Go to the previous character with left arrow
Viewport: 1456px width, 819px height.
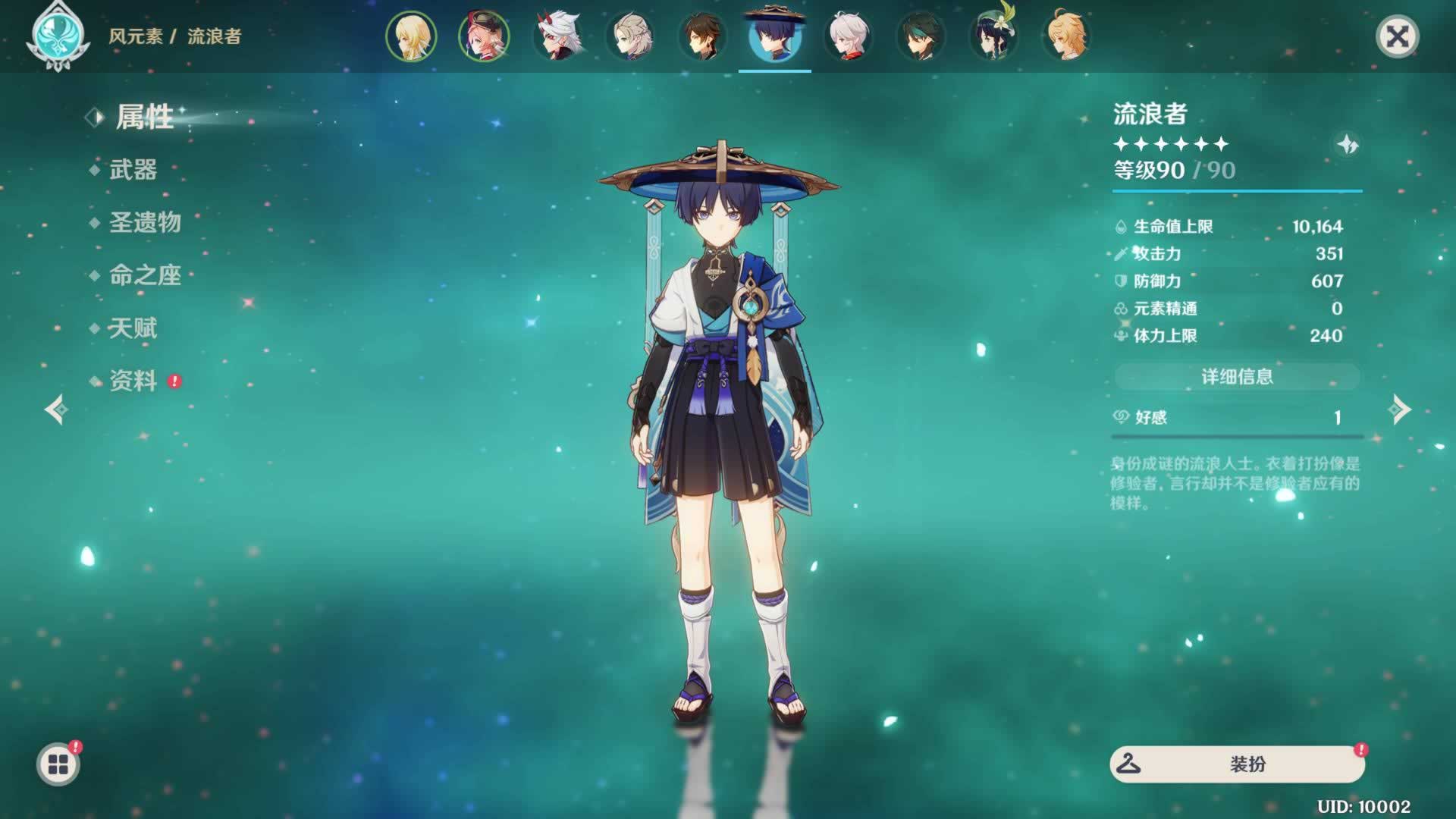[x=56, y=409]
